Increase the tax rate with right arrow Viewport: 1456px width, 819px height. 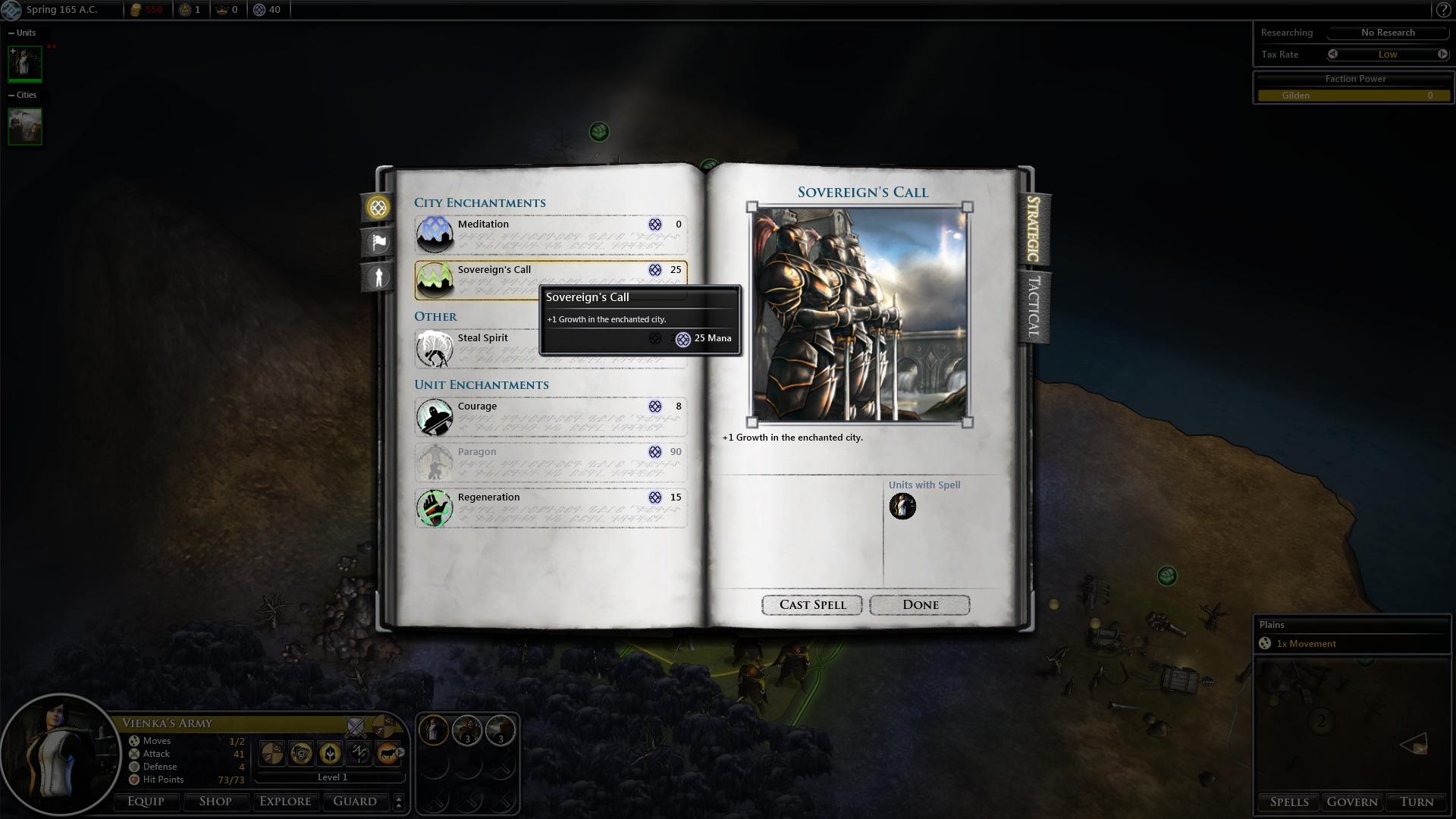1442,55
